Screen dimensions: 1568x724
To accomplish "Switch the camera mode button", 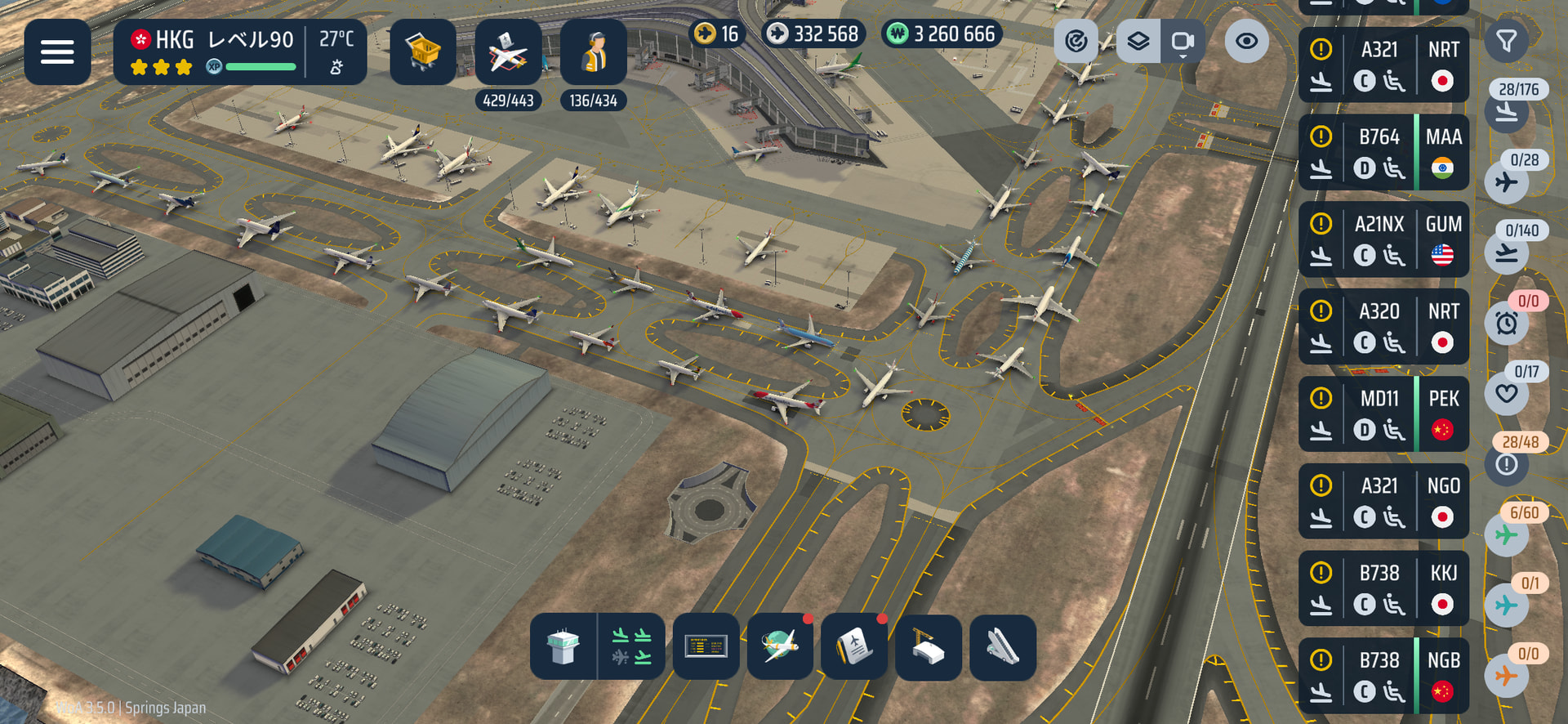I will (1182, 41).
